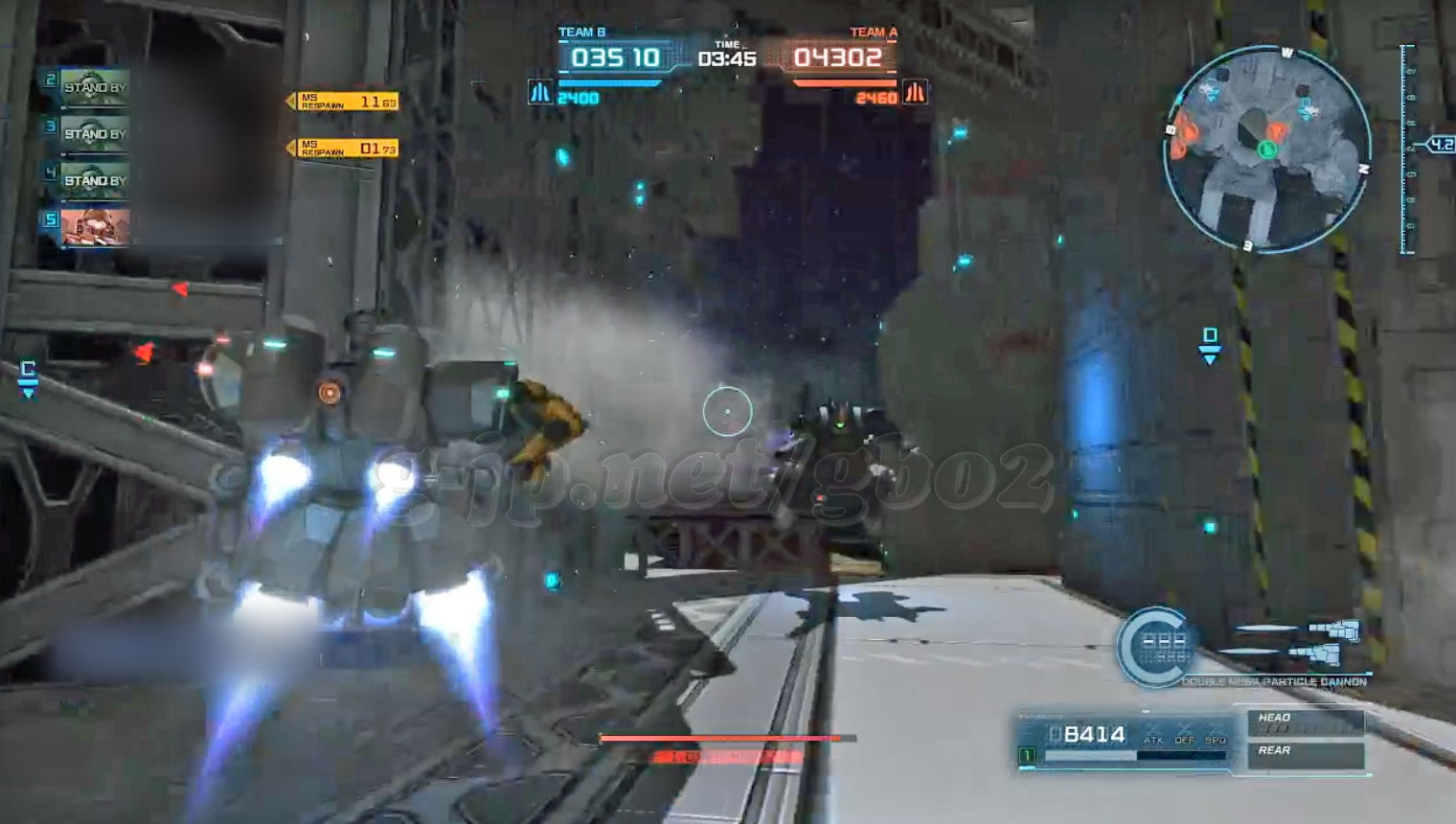Select the Double Mega Particle Cannon weapon icon
Image resolution: width=1456 pixels, height=824 pixels.
pyautogui.click(x=1331, y=643)
